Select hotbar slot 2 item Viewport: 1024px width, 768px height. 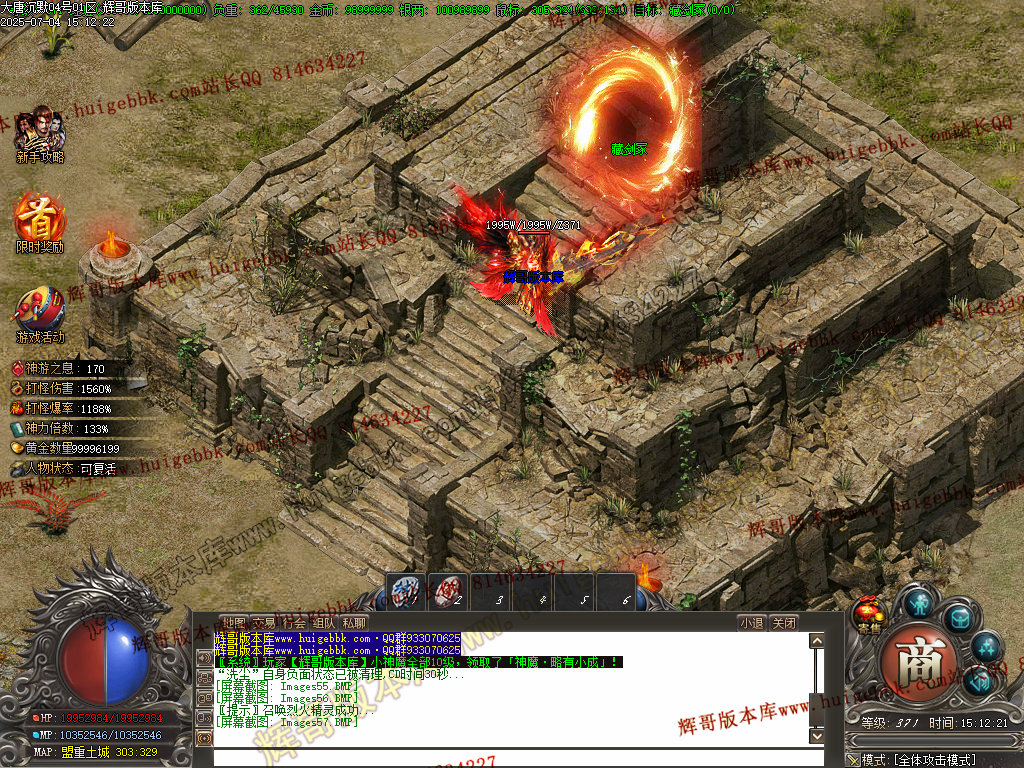coord(448,591)
